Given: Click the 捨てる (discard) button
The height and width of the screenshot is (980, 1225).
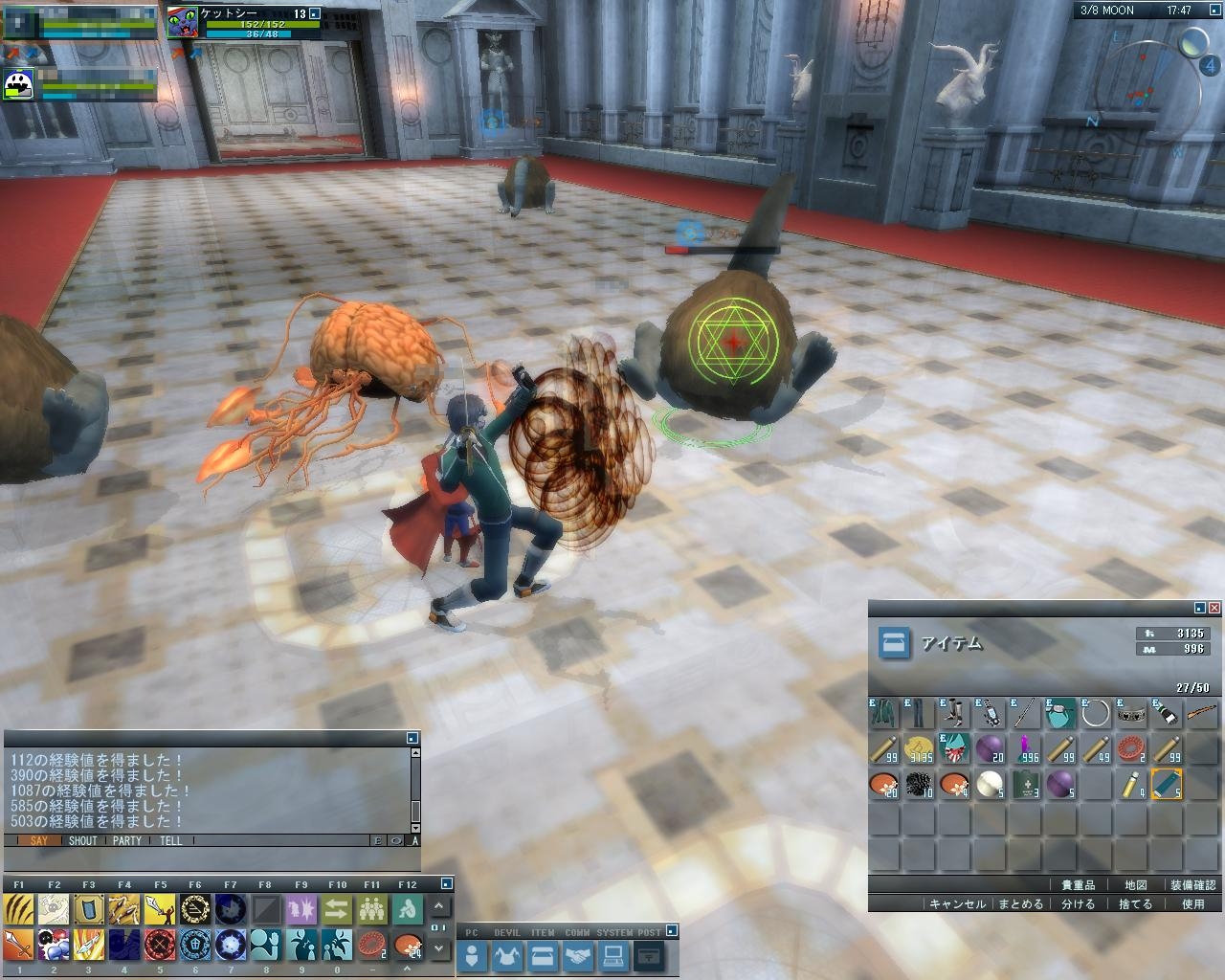Looking at the screenshot, I should click(1136, 903).
